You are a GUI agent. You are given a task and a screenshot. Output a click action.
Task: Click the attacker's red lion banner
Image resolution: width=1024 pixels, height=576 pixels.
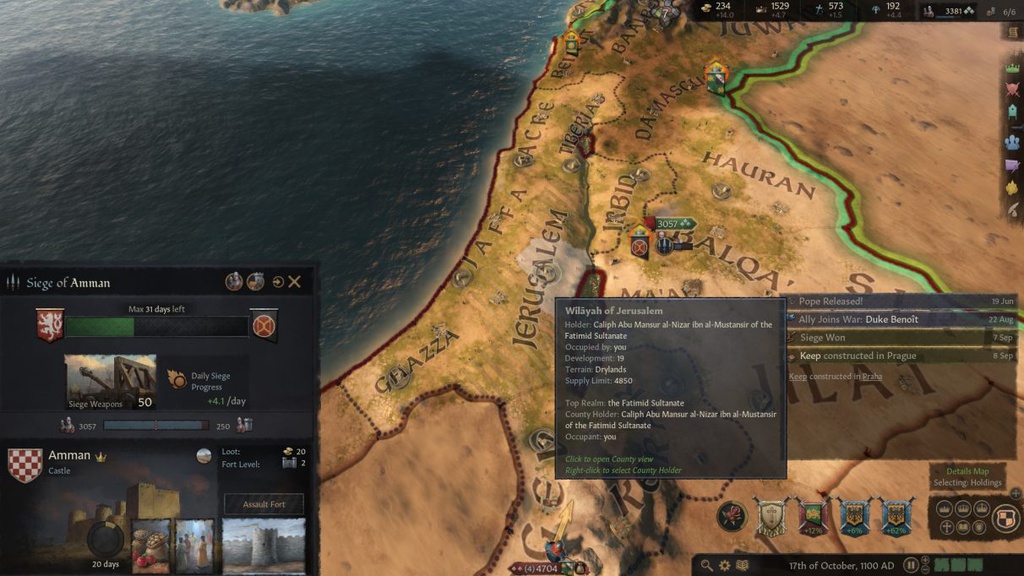50,325
